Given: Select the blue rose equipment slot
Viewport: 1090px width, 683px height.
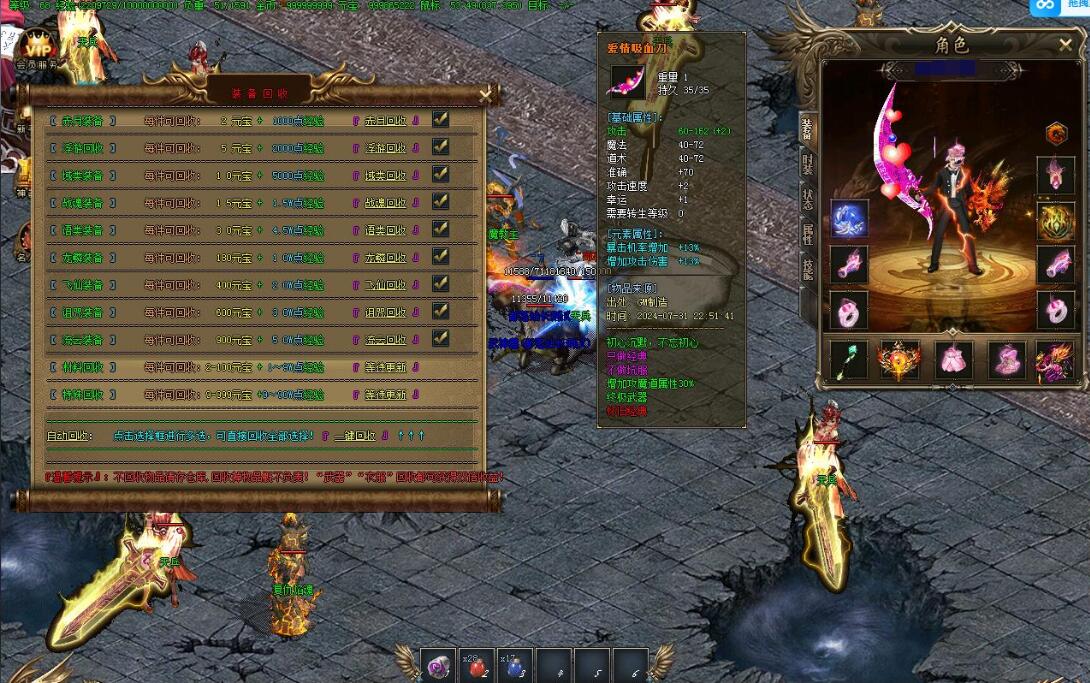Looking at the screenshot, I should click(849, 219).
